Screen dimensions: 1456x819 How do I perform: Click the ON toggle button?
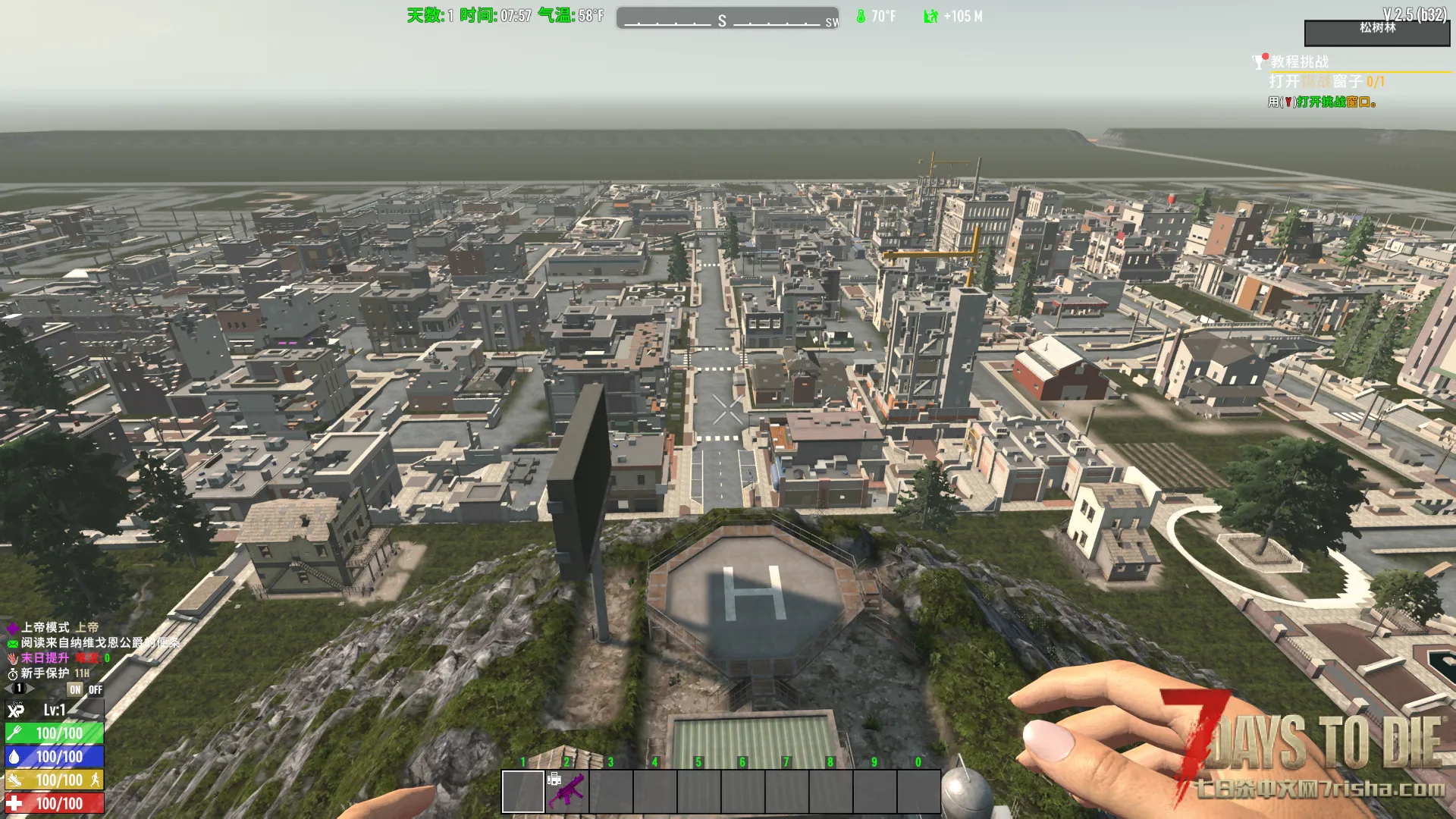point(75,689)
